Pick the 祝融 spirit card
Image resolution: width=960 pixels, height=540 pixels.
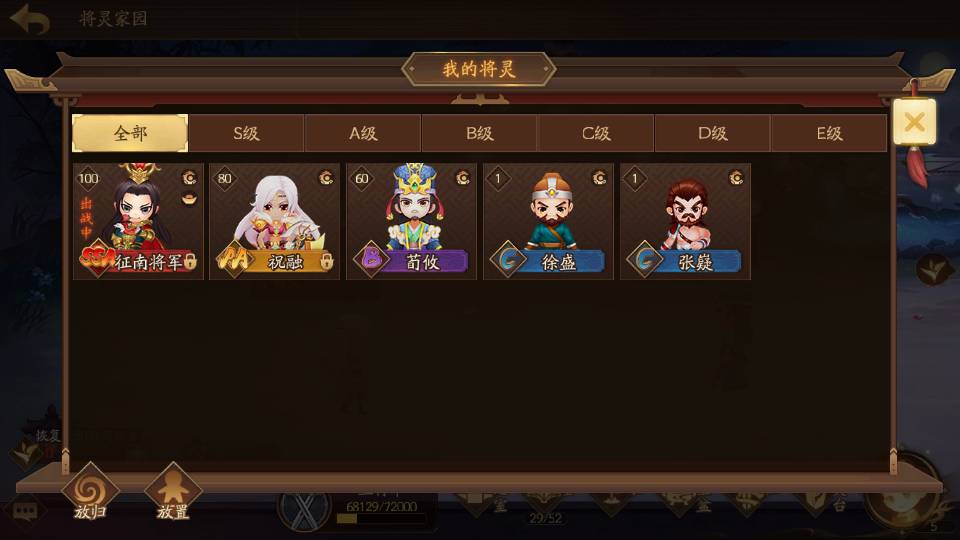[x=275, y=221]
